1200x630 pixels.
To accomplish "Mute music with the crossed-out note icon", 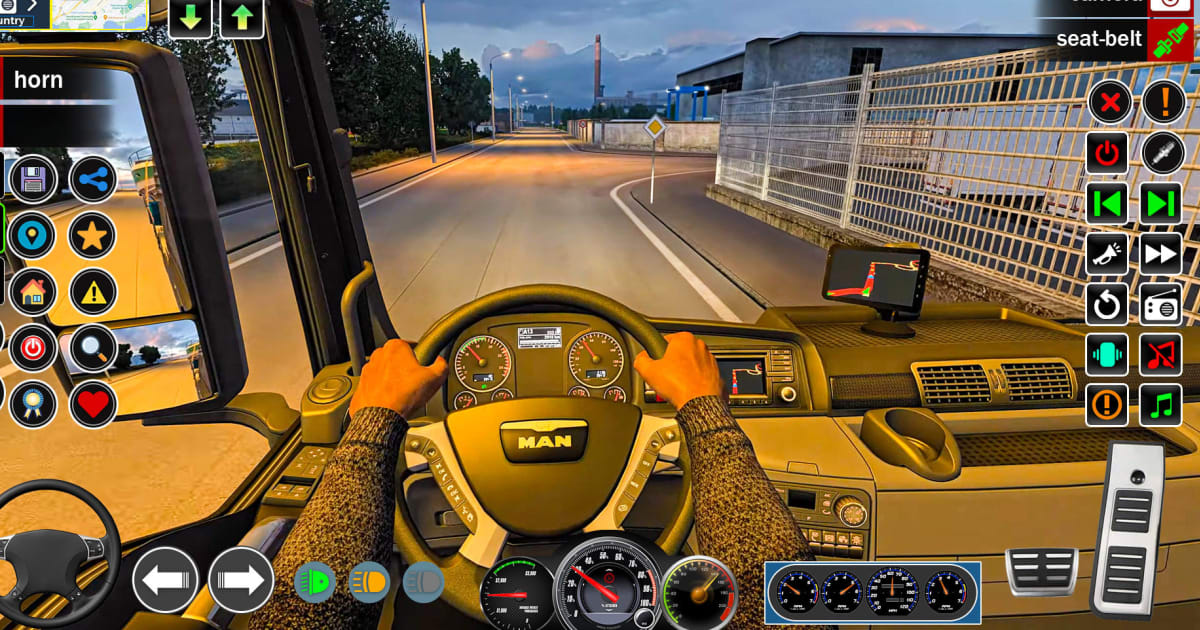I will pos(1161,354).
